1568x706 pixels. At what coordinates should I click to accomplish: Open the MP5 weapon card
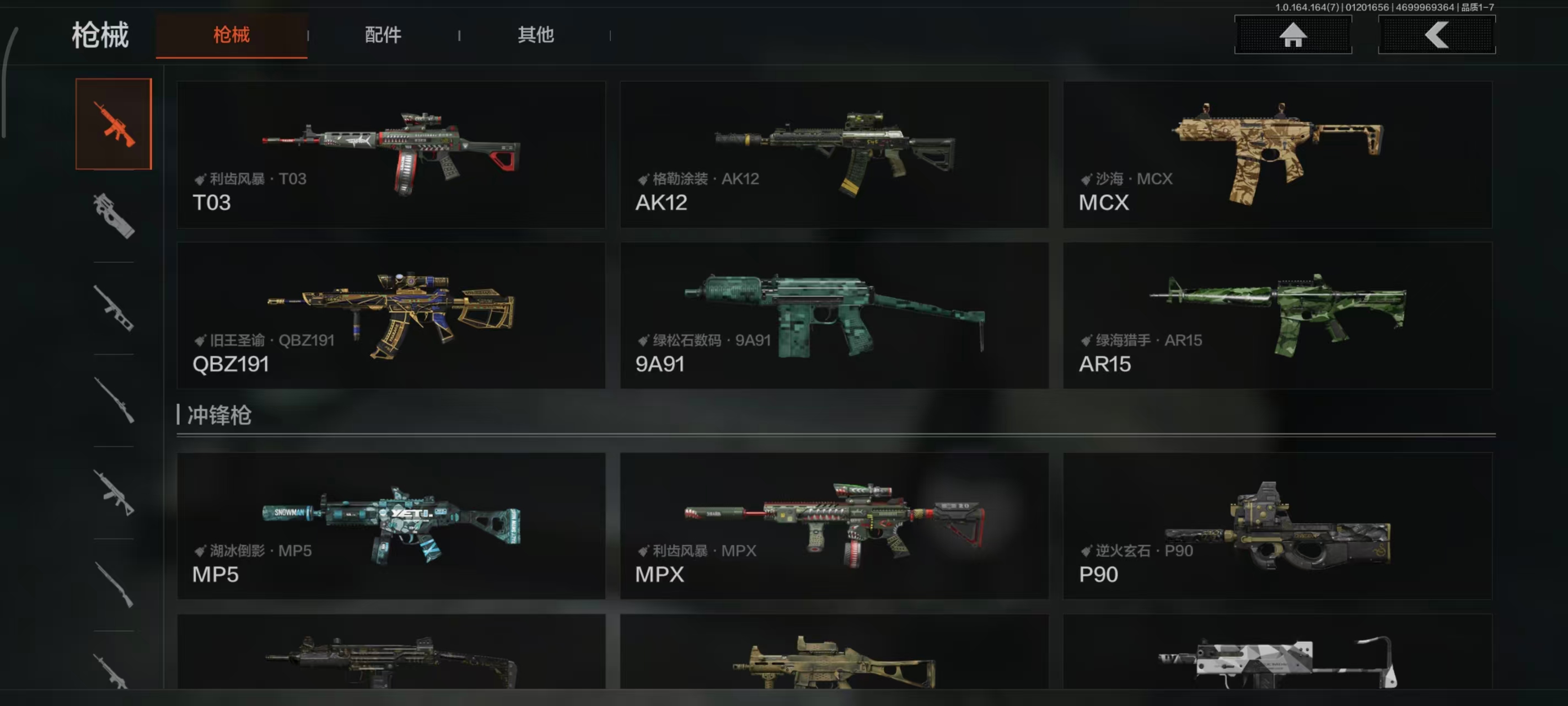point(391,526)
